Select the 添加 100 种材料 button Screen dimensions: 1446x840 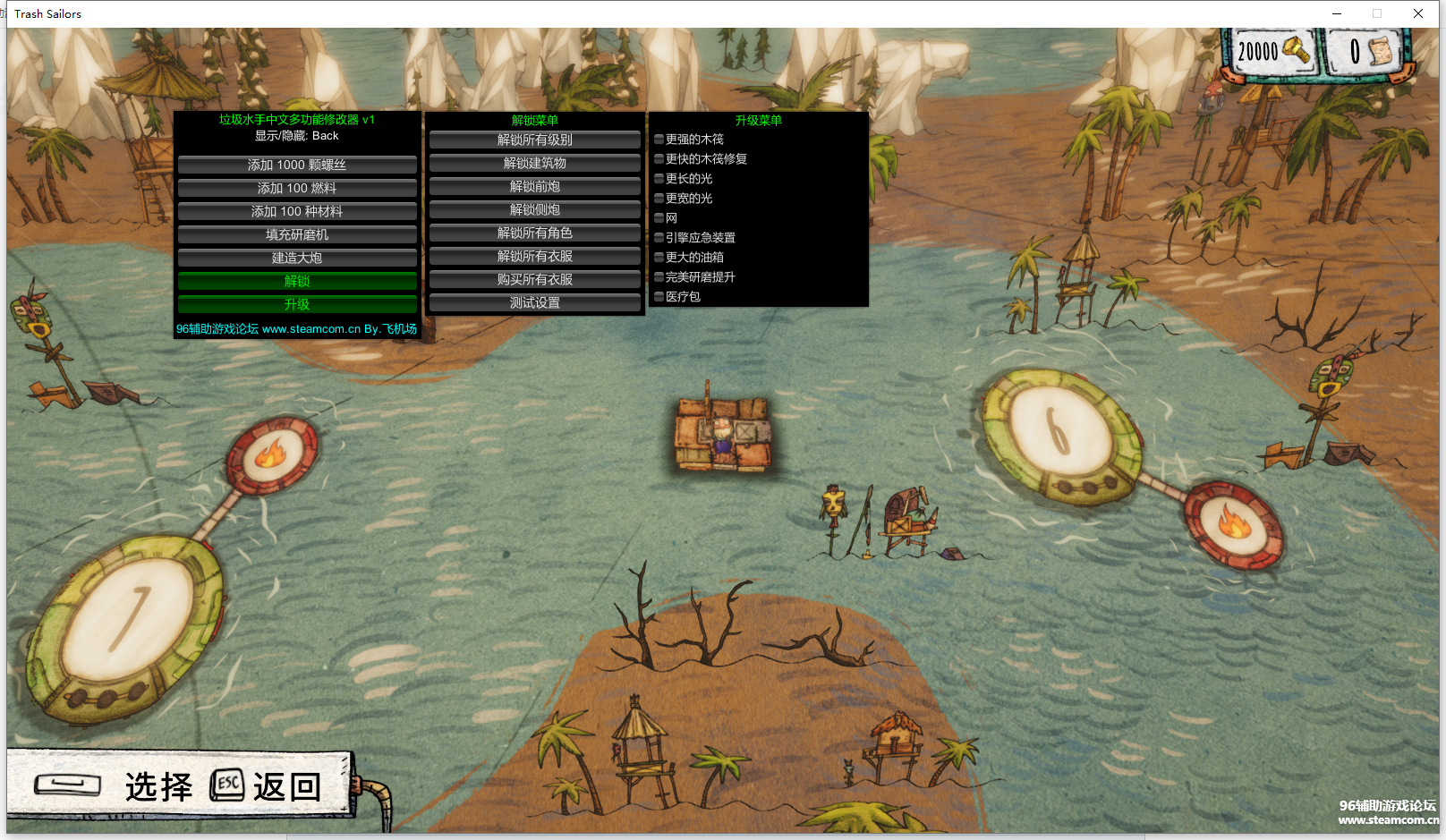(297, 212)
